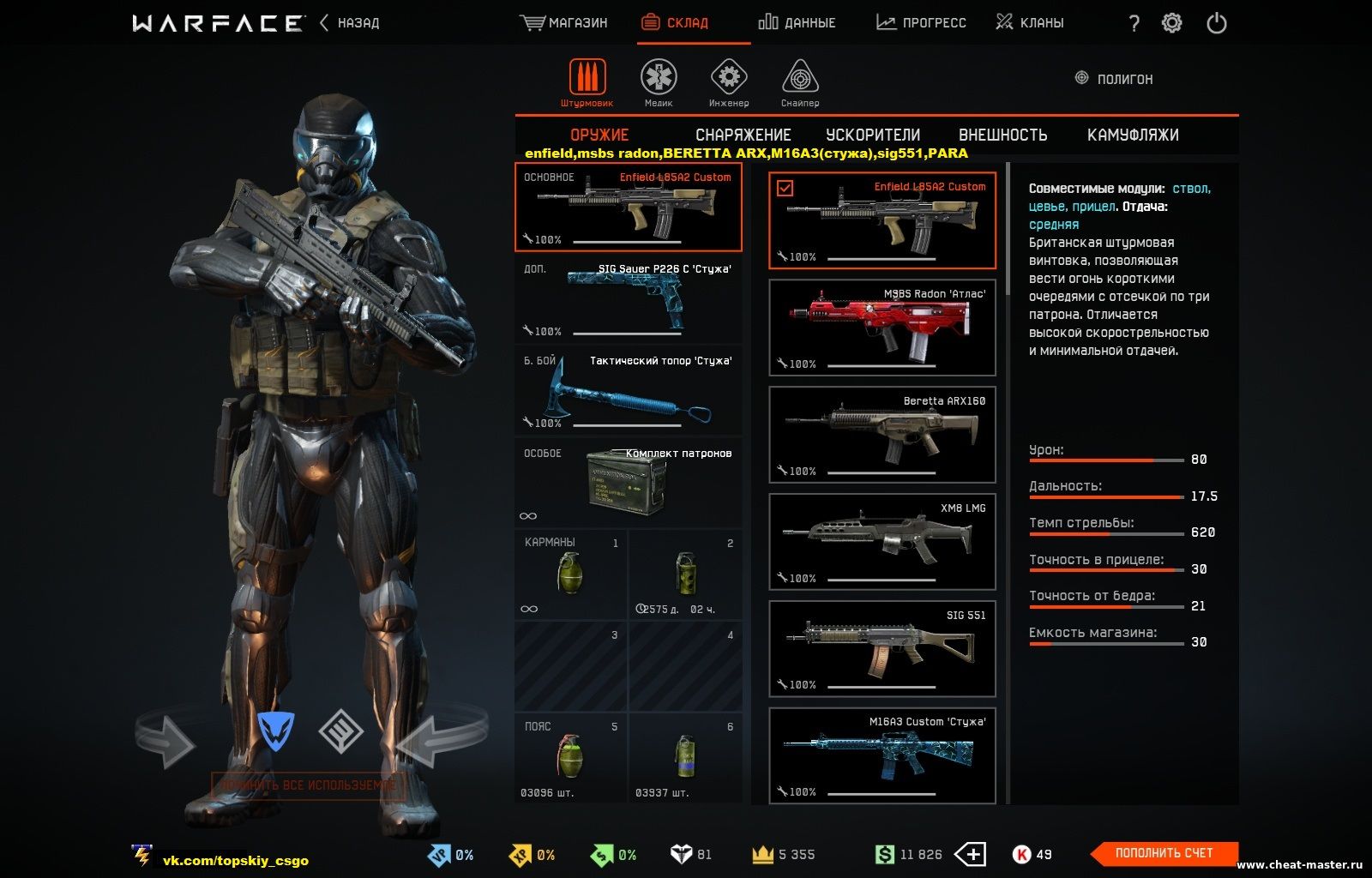Show the КАМУФЛЯЖИ tab

pyautogui.click(x=1132, y=135)
